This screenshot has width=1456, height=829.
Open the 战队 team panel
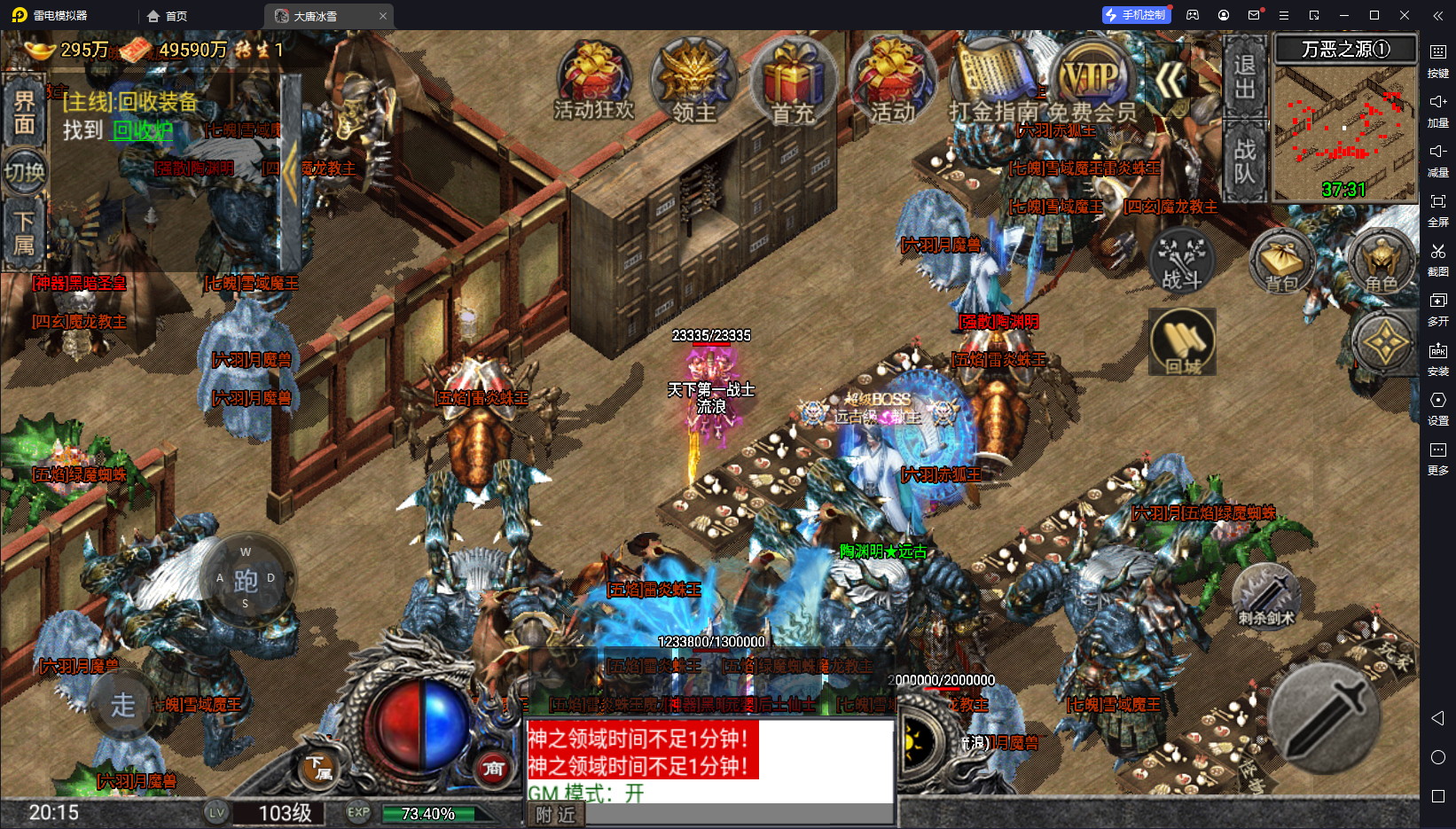pyautogui.click(x=1245, y=160)
